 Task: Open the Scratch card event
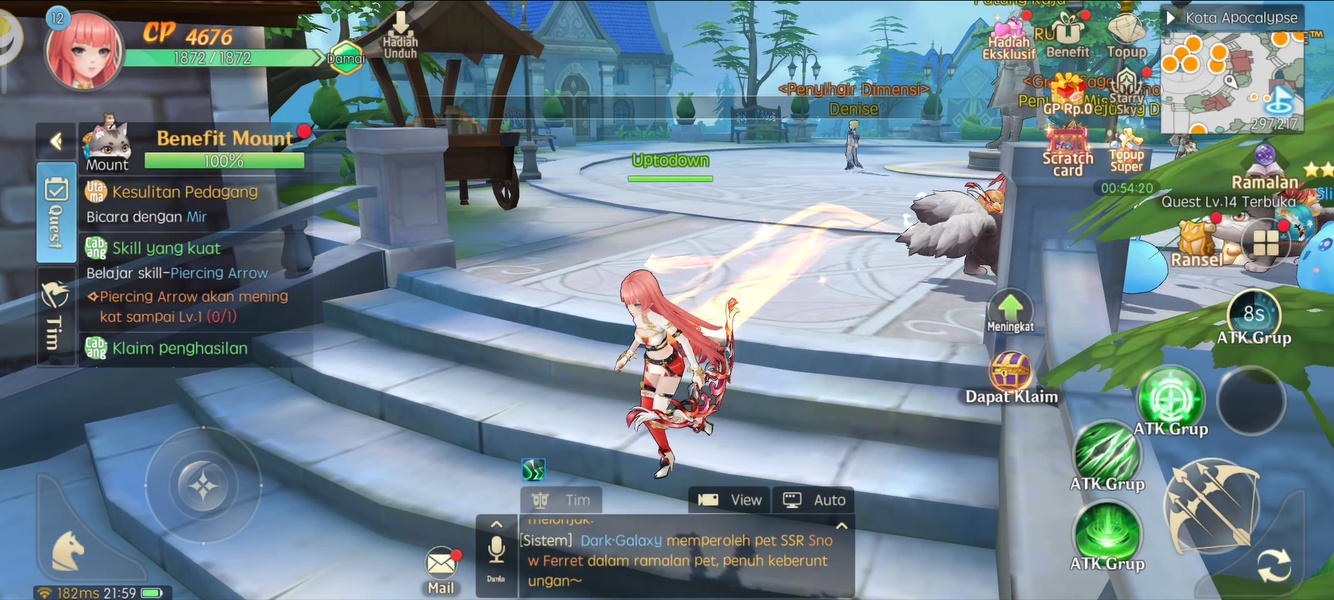pos(1067,148)
